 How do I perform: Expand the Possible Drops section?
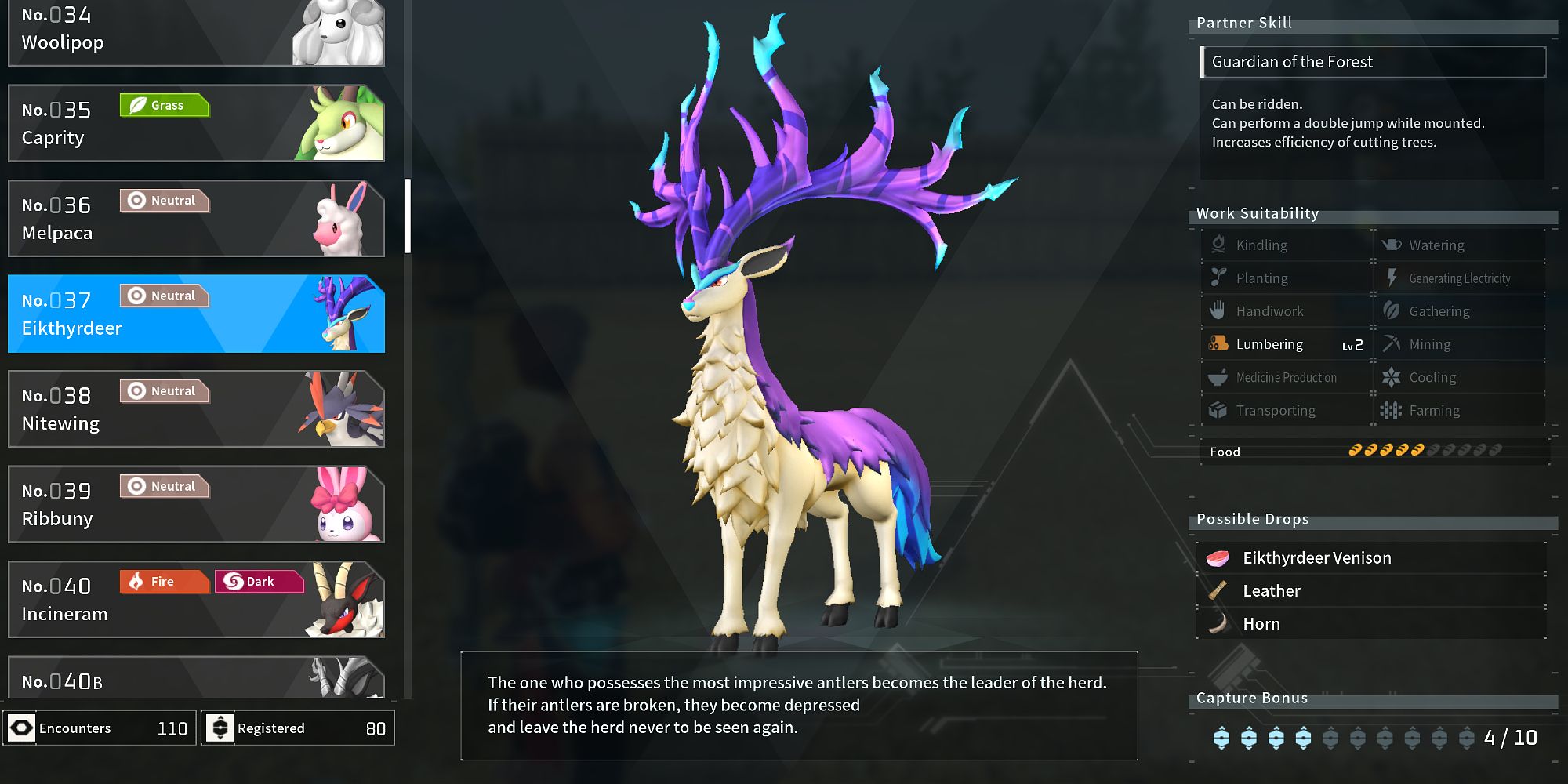(1252, 519)
